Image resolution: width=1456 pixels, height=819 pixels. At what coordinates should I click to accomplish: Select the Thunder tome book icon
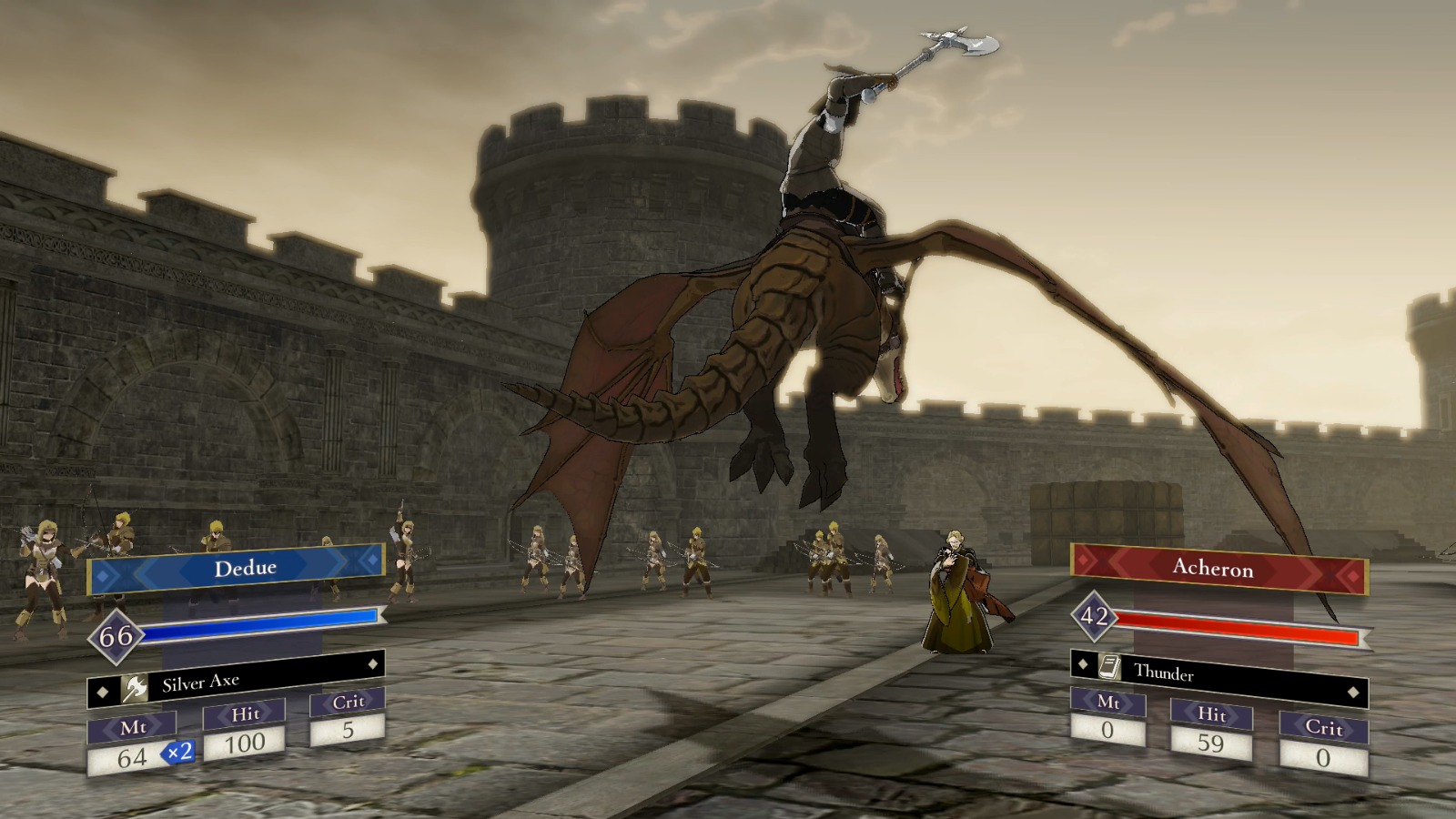1110,667
